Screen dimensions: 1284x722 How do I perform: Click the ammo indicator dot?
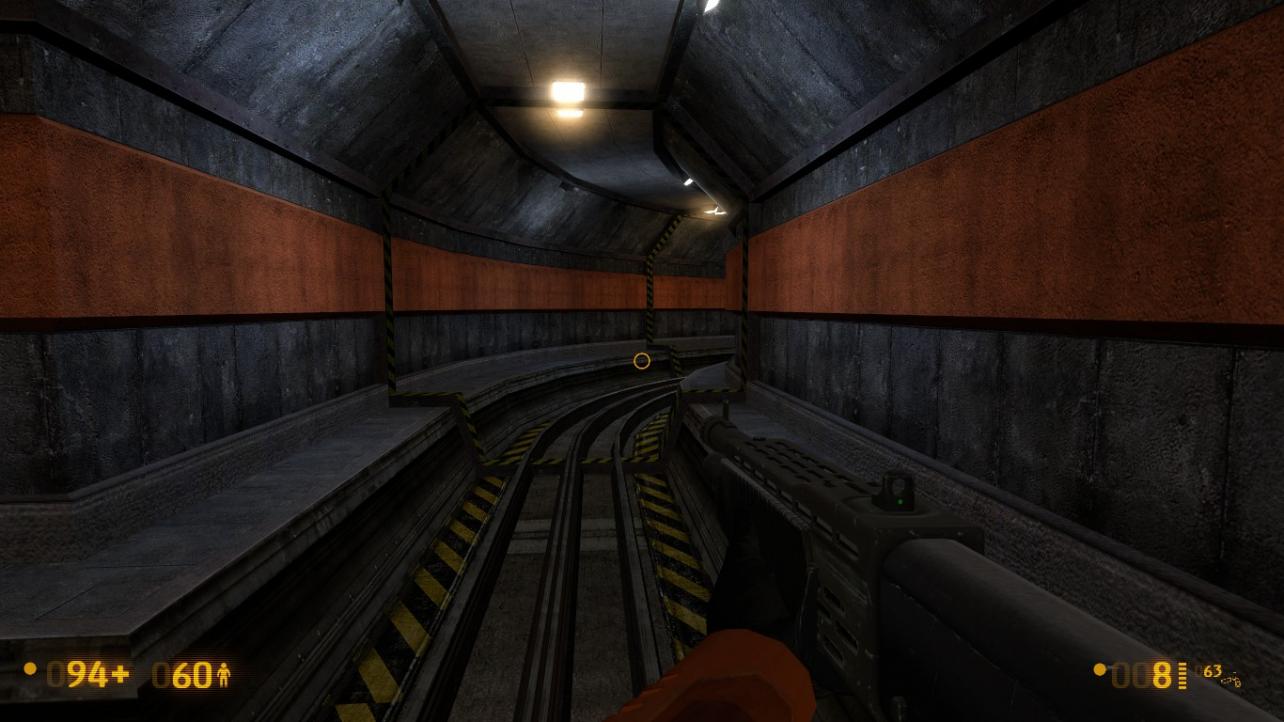[1101, 670]
